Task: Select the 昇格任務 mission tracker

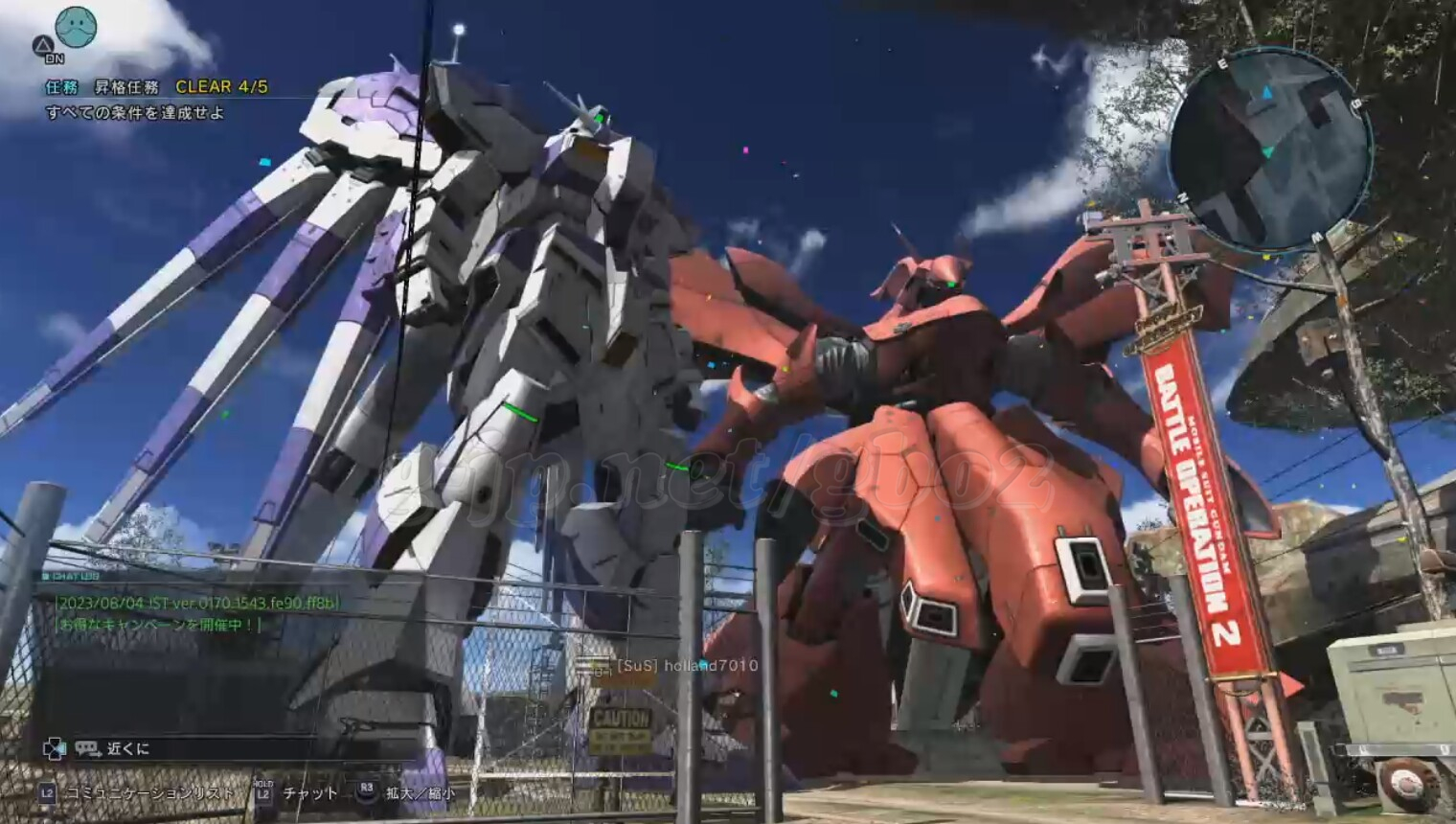Action: tap(126, 87)
